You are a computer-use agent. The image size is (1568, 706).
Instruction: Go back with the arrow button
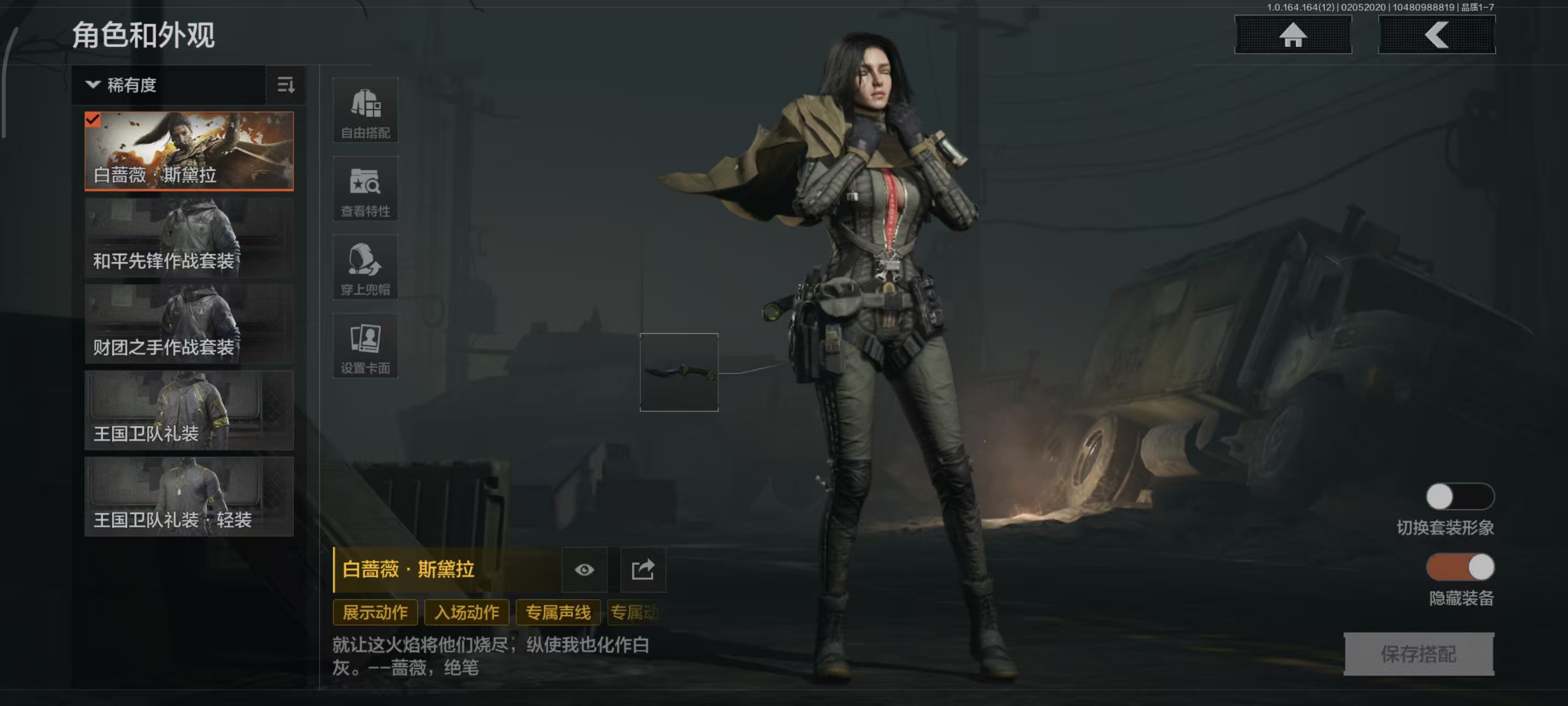1436,35
